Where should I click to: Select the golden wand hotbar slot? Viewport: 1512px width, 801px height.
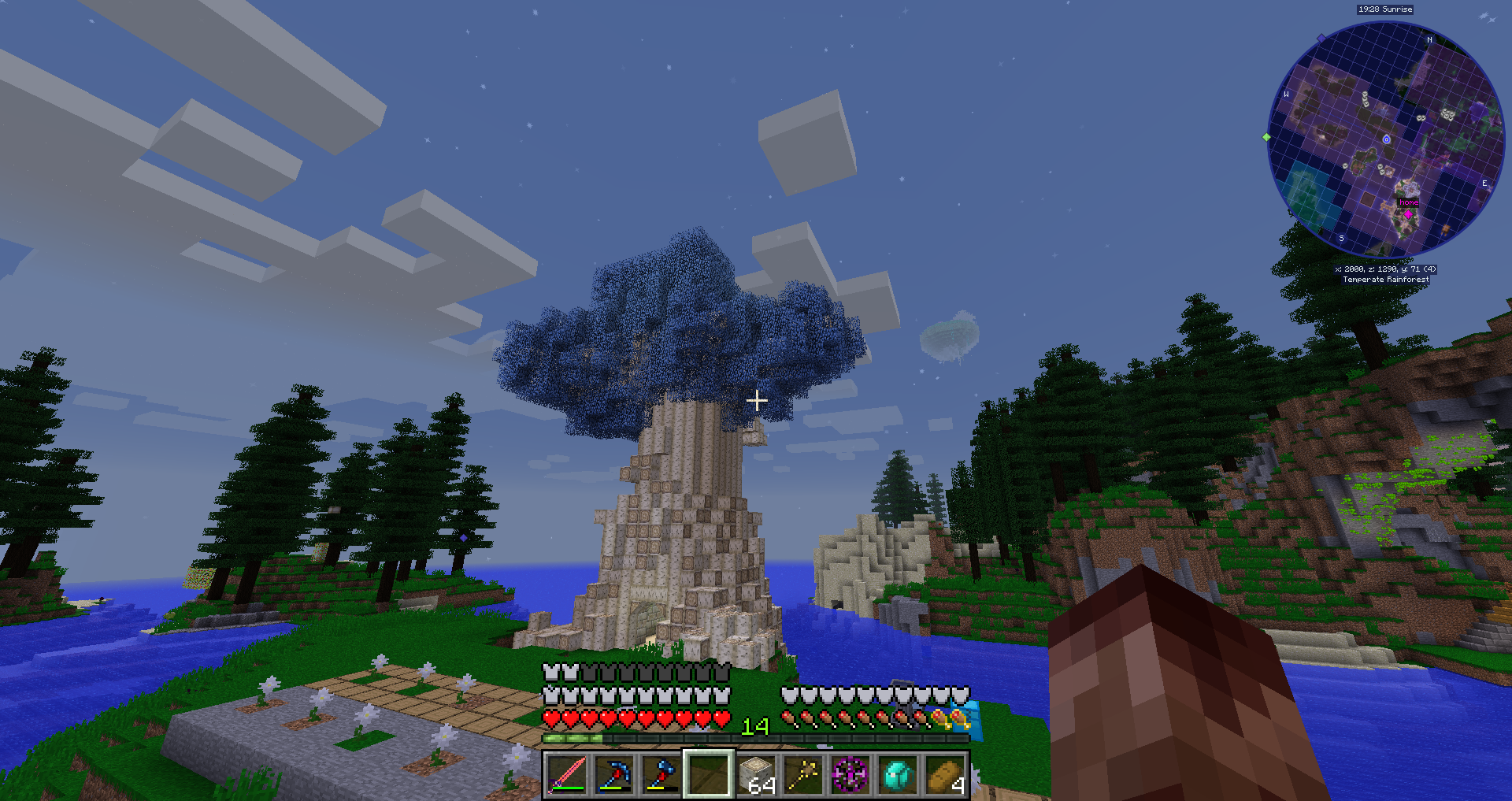click(803, 775)
